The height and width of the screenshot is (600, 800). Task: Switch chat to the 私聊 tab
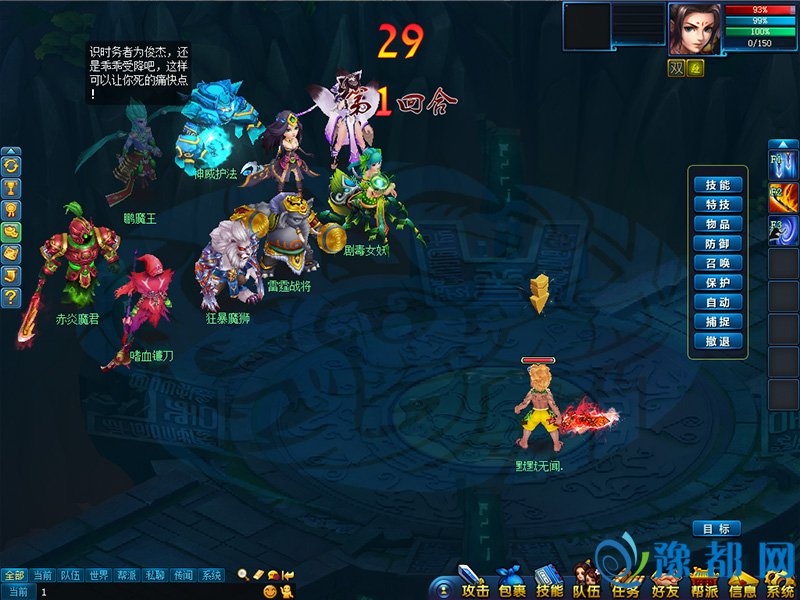155,575
